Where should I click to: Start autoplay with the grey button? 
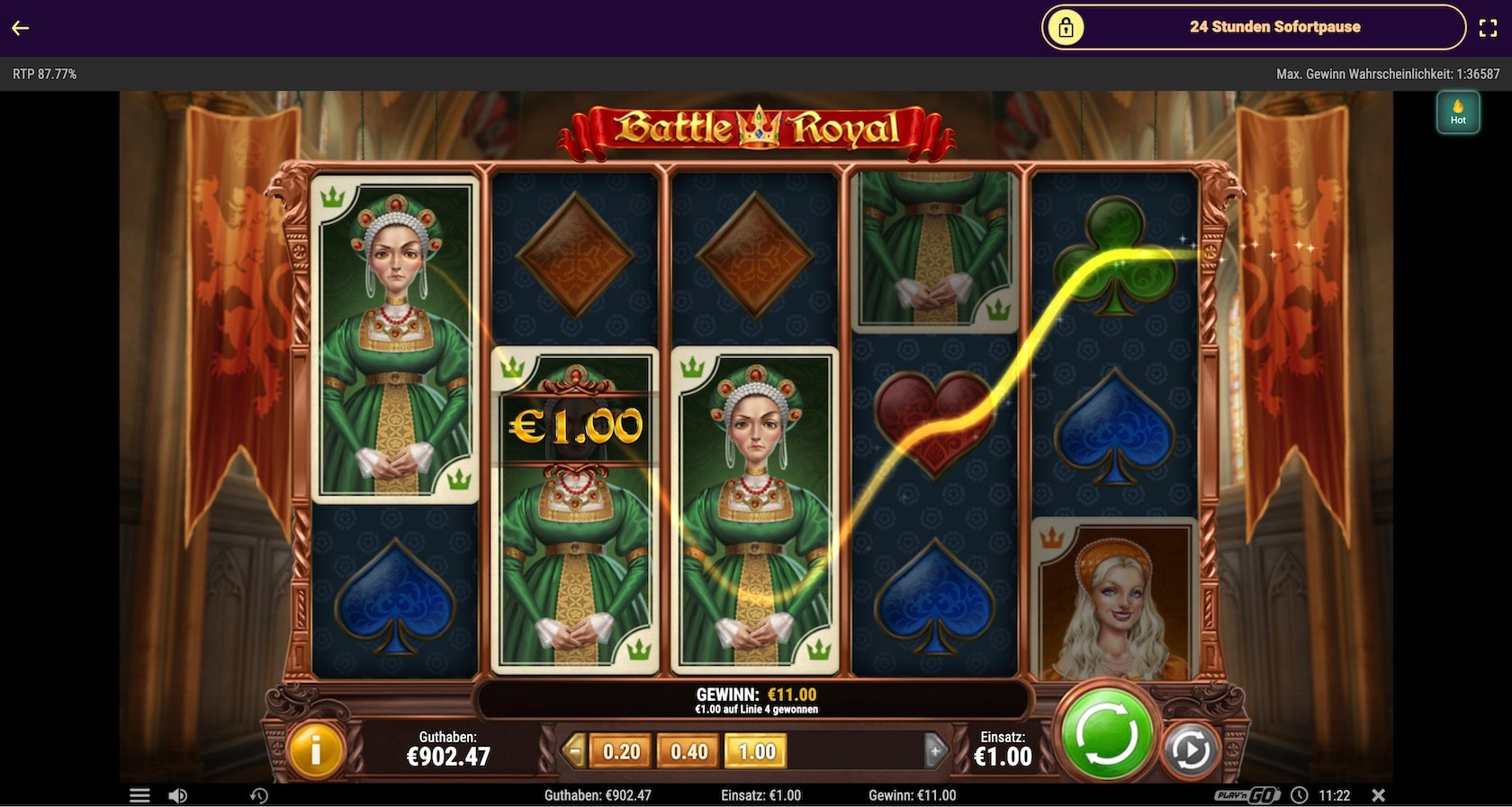1190,750
